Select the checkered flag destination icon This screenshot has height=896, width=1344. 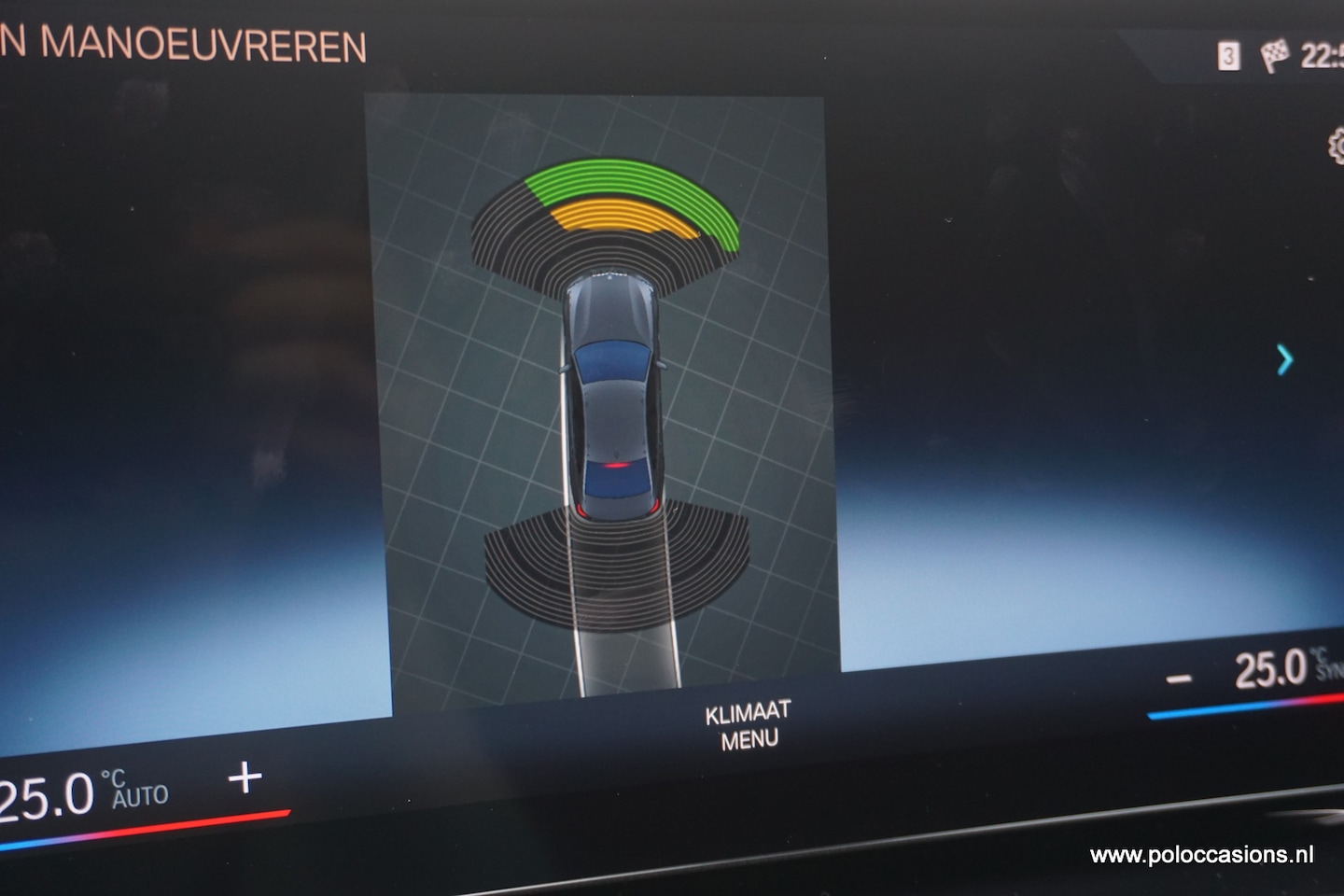click(x=1274, y=55)
